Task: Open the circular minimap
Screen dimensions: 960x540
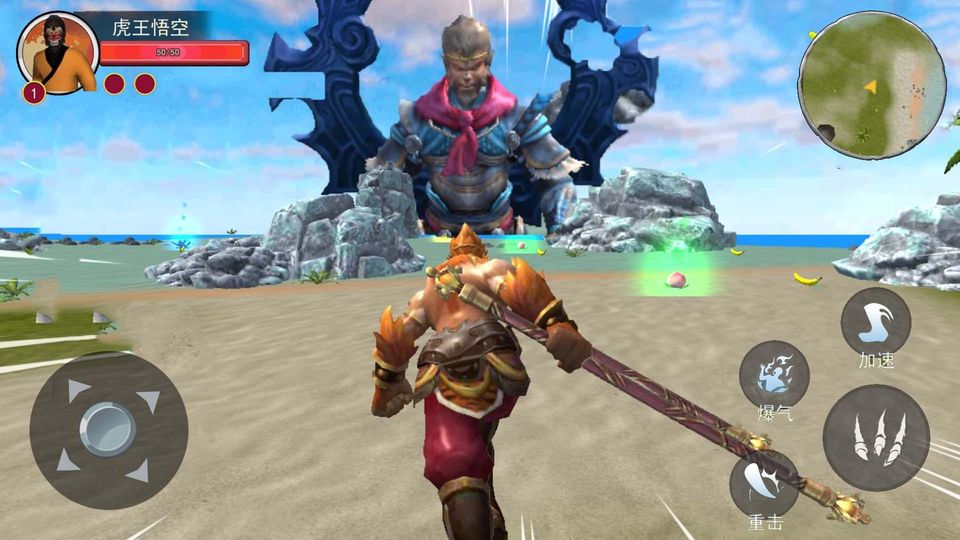Action: (871, 85)
